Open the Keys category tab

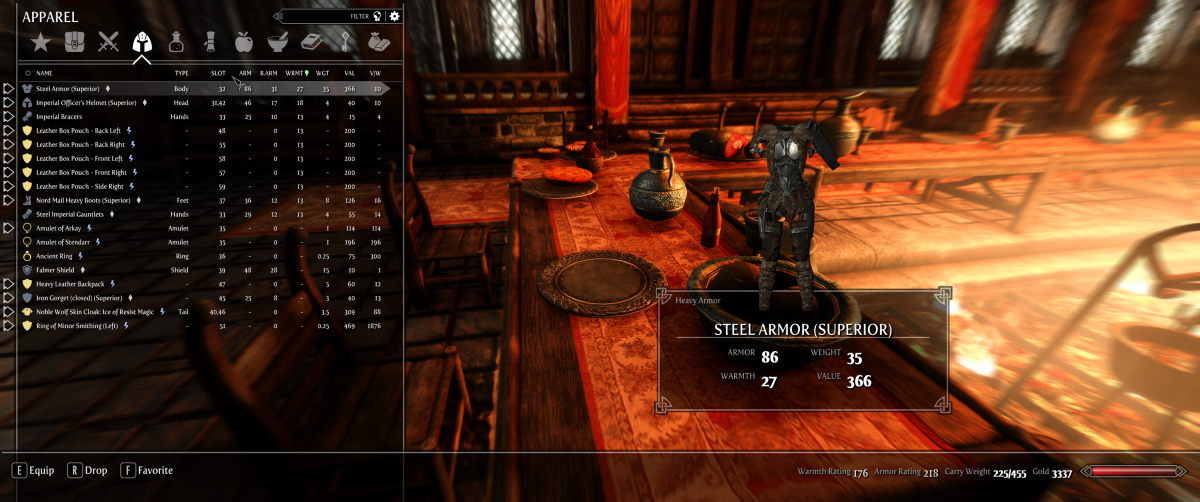344,42
